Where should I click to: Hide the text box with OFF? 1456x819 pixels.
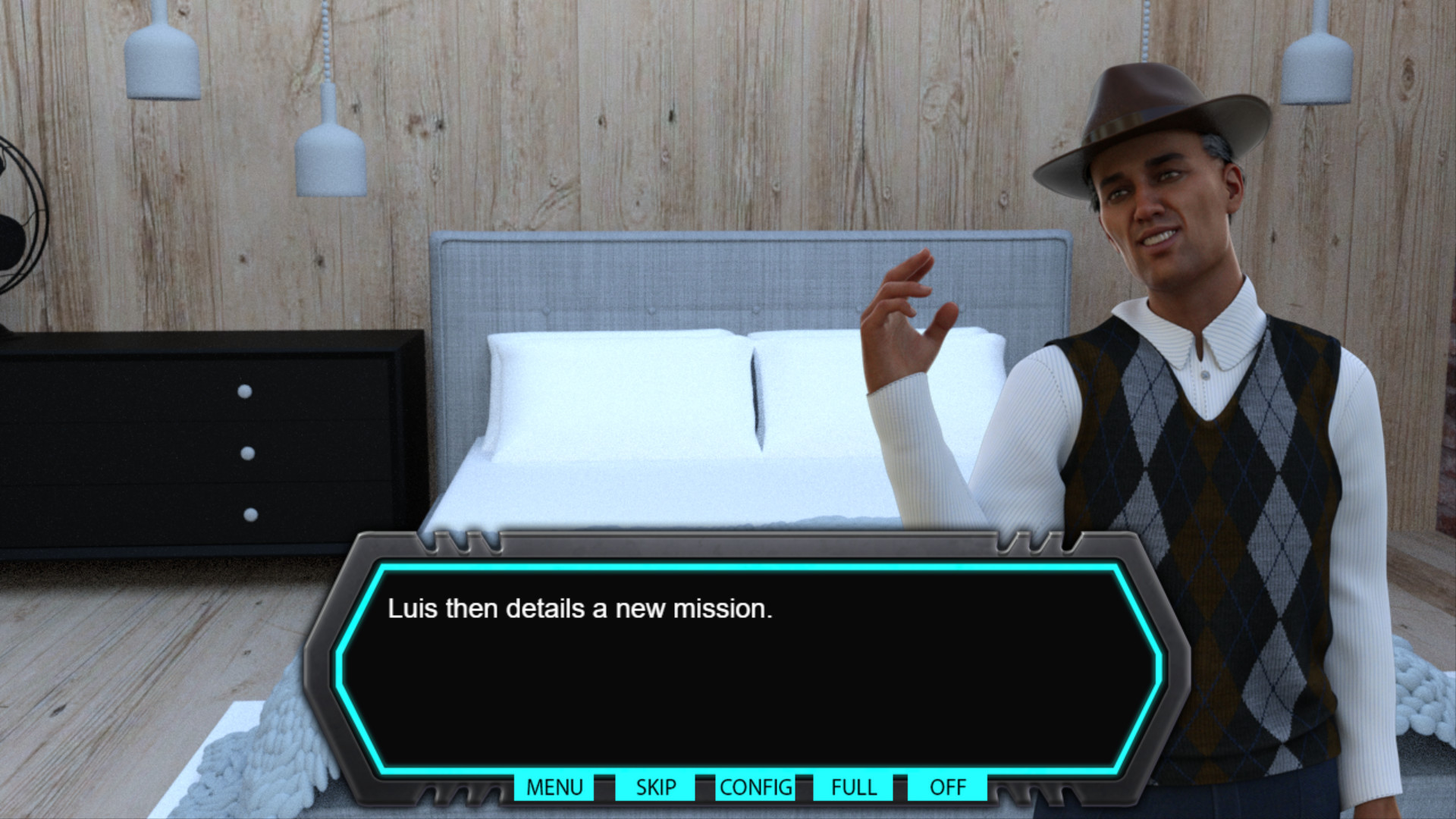pos(947,787)
